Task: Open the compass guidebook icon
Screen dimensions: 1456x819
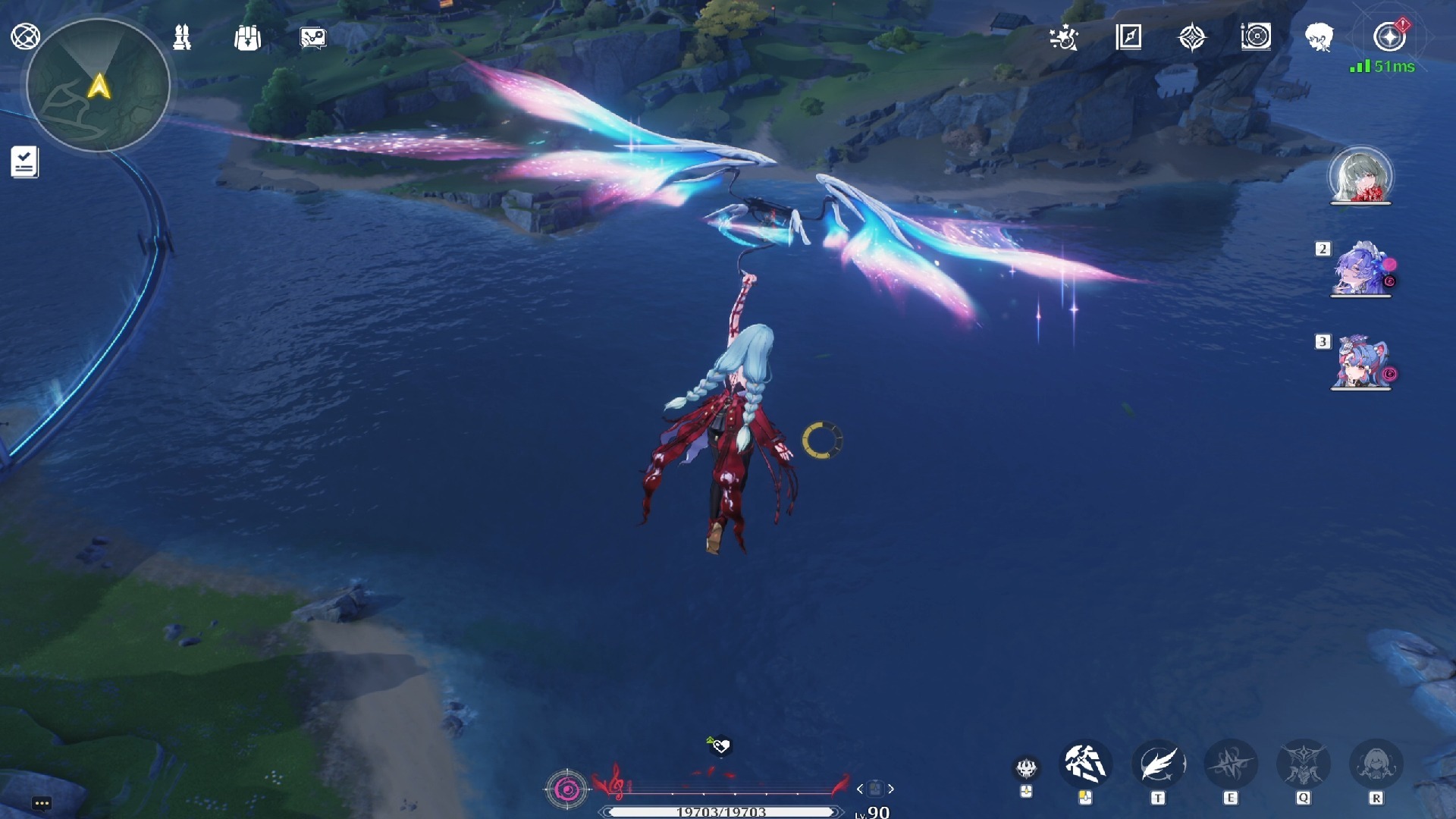Action: [1128, 36]
